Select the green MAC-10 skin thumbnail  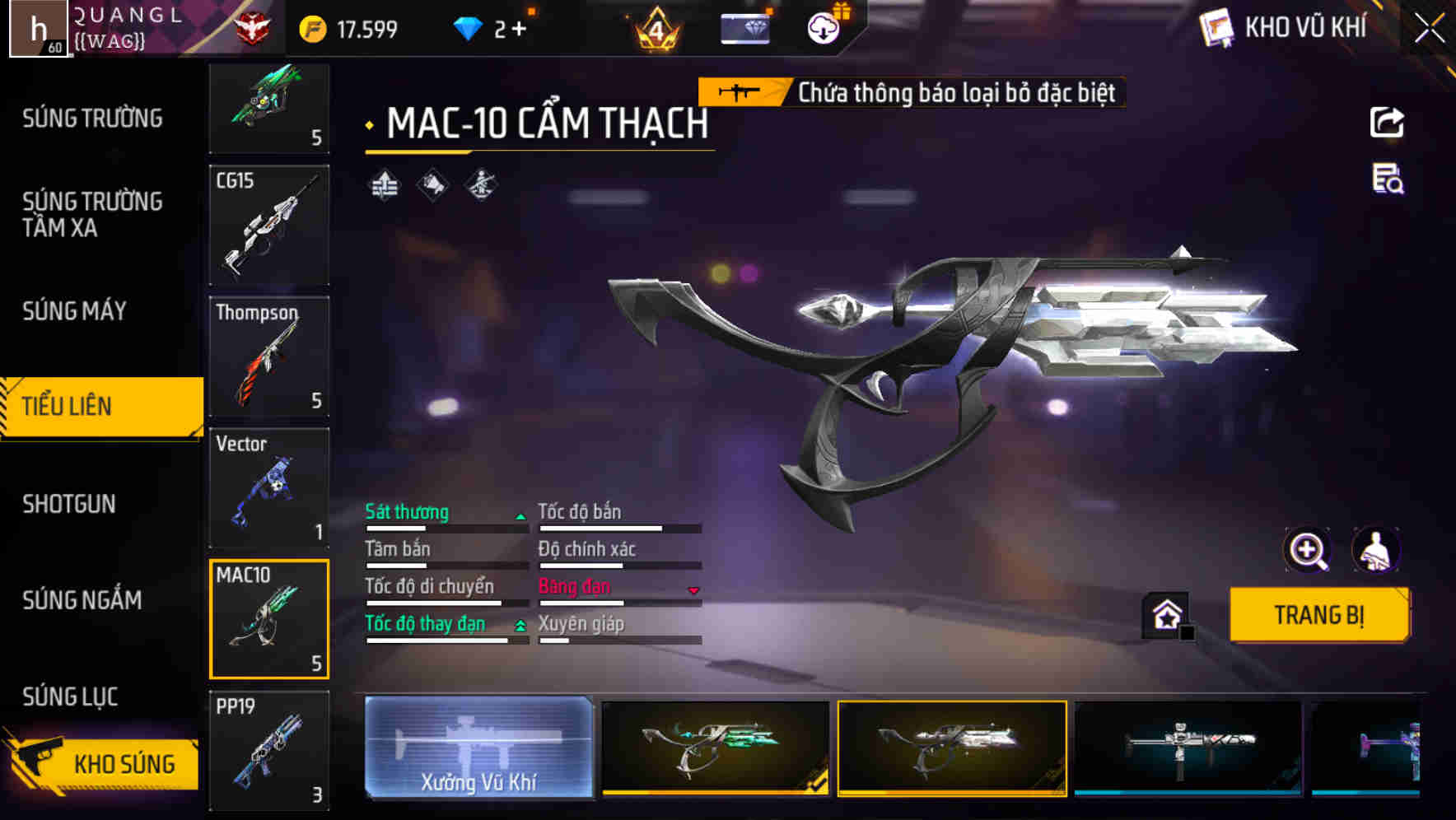click(x=715, y=748)
